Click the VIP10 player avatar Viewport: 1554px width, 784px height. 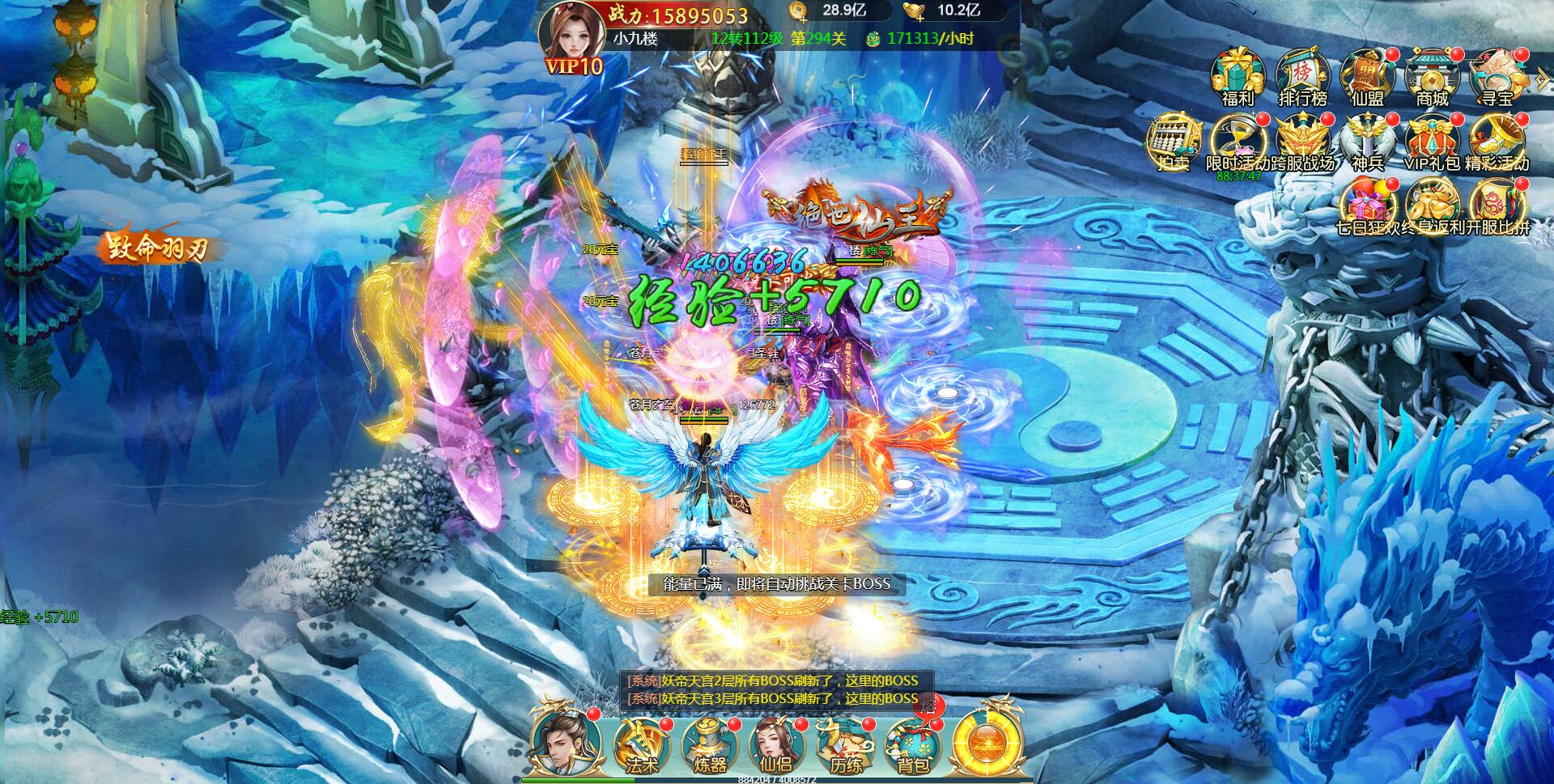coord(571,36)
